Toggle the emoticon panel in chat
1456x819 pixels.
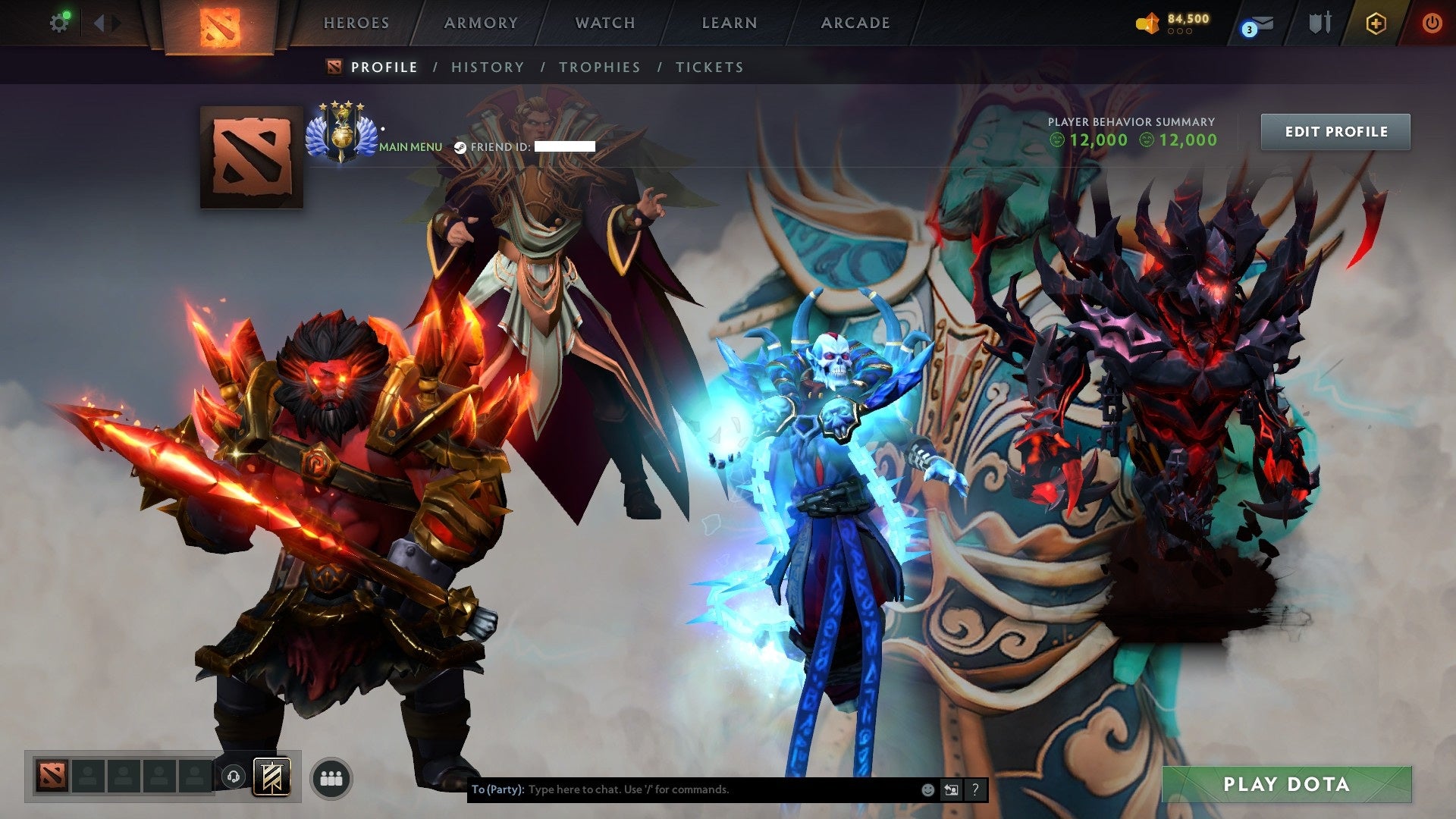tap(927, 789)
